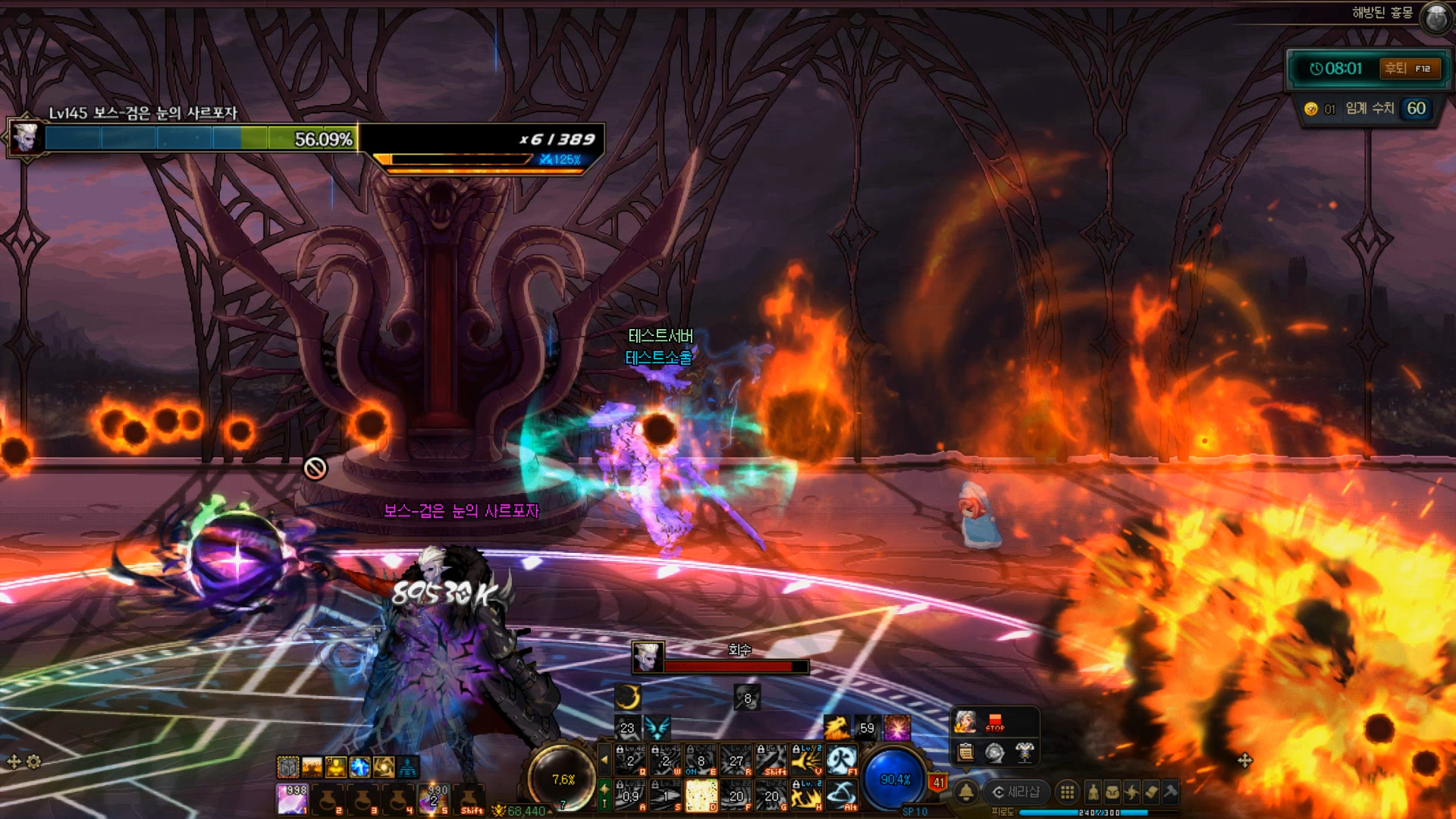The width and height of the screenshot is (1456, 819).
Task: Activate the swirling wind skill on Alt
Action: [x=841, y=795]
